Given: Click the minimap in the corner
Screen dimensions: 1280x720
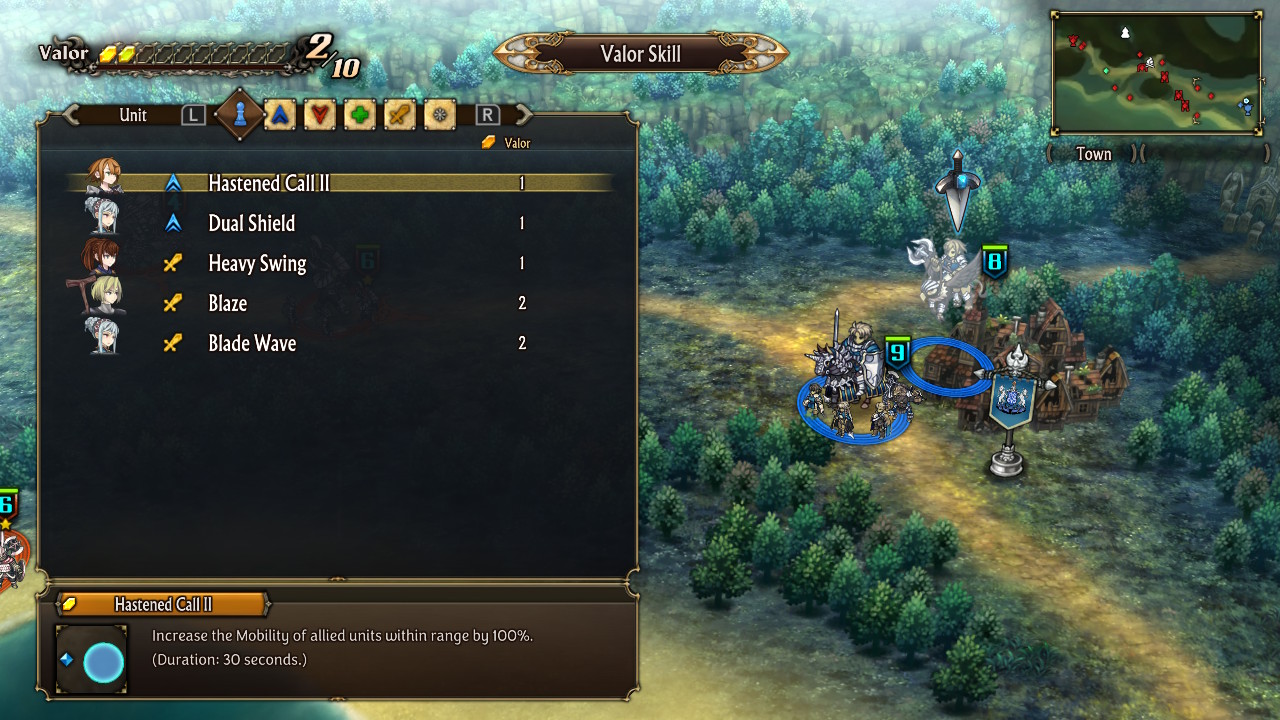Looking at the screenshot, I should coord(1156,73).
